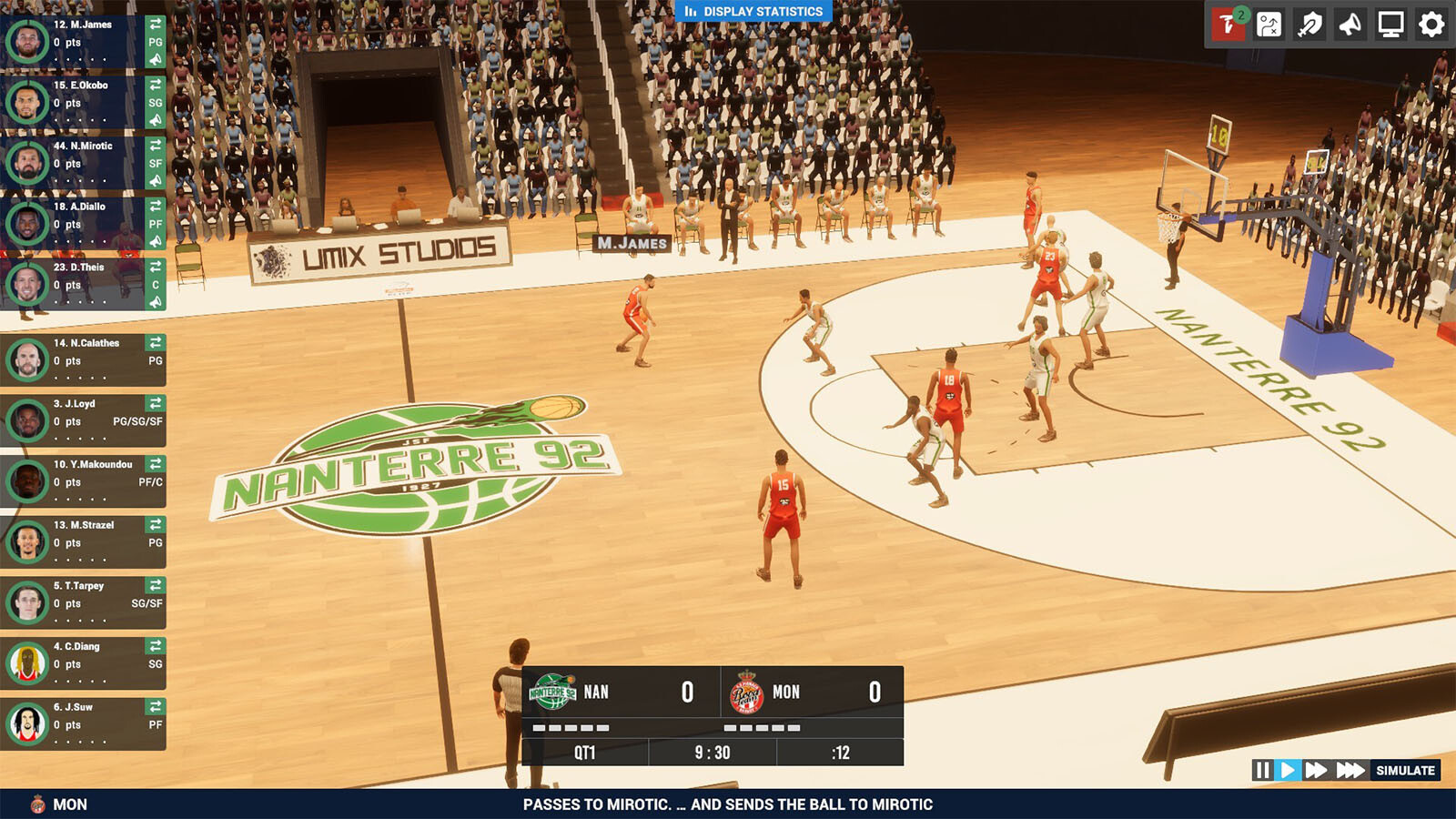The image size is (1456, 819).
Task: Open the playbook tactics board icon
Action: (x=1269, y=25)
